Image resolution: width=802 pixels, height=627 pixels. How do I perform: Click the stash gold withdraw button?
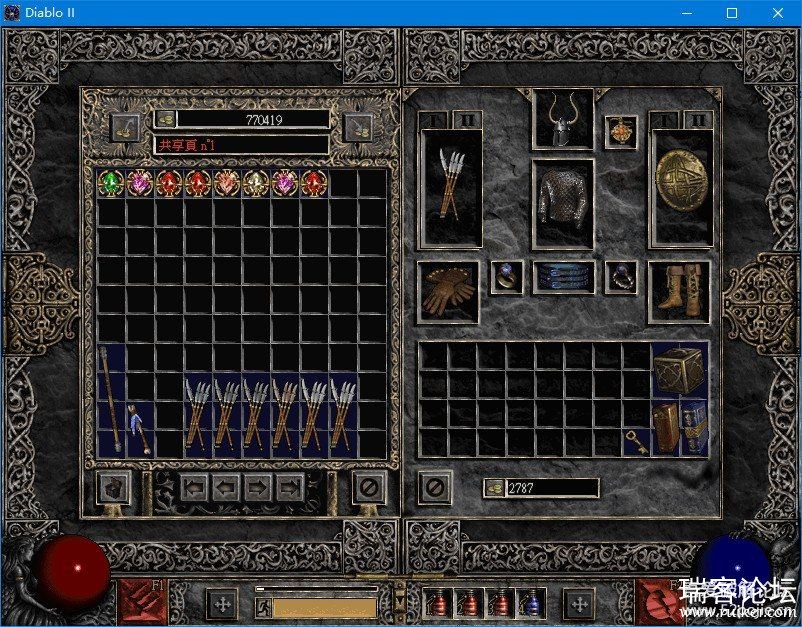click(x=164, y=119)
